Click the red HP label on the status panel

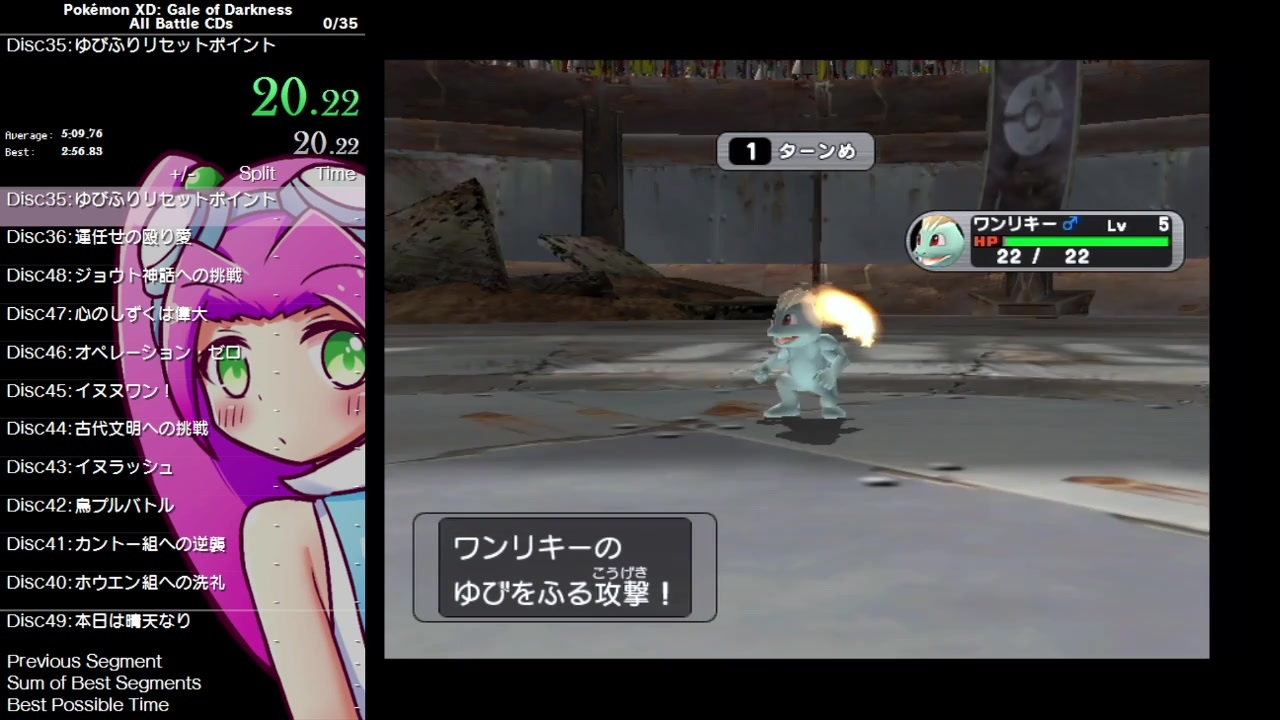click(x=988, y=241)
